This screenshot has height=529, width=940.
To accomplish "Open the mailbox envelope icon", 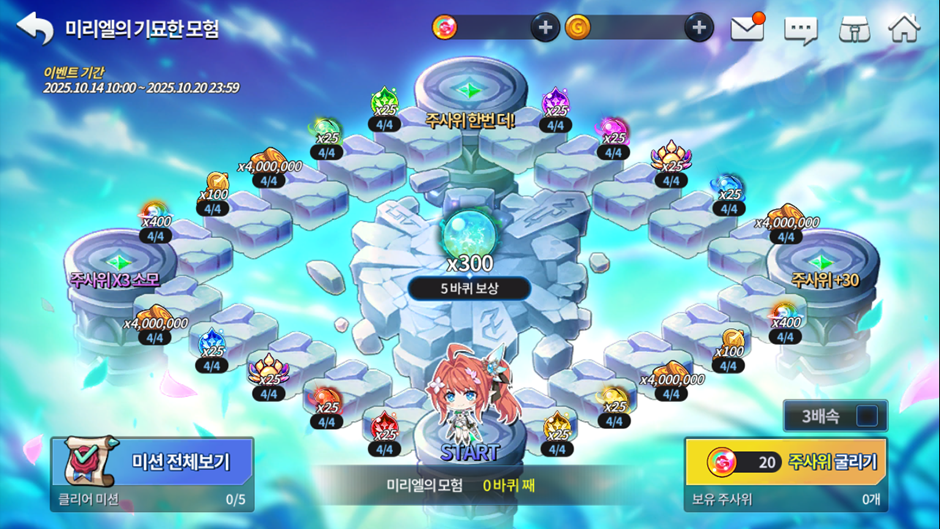I will [x=747, y=28].
